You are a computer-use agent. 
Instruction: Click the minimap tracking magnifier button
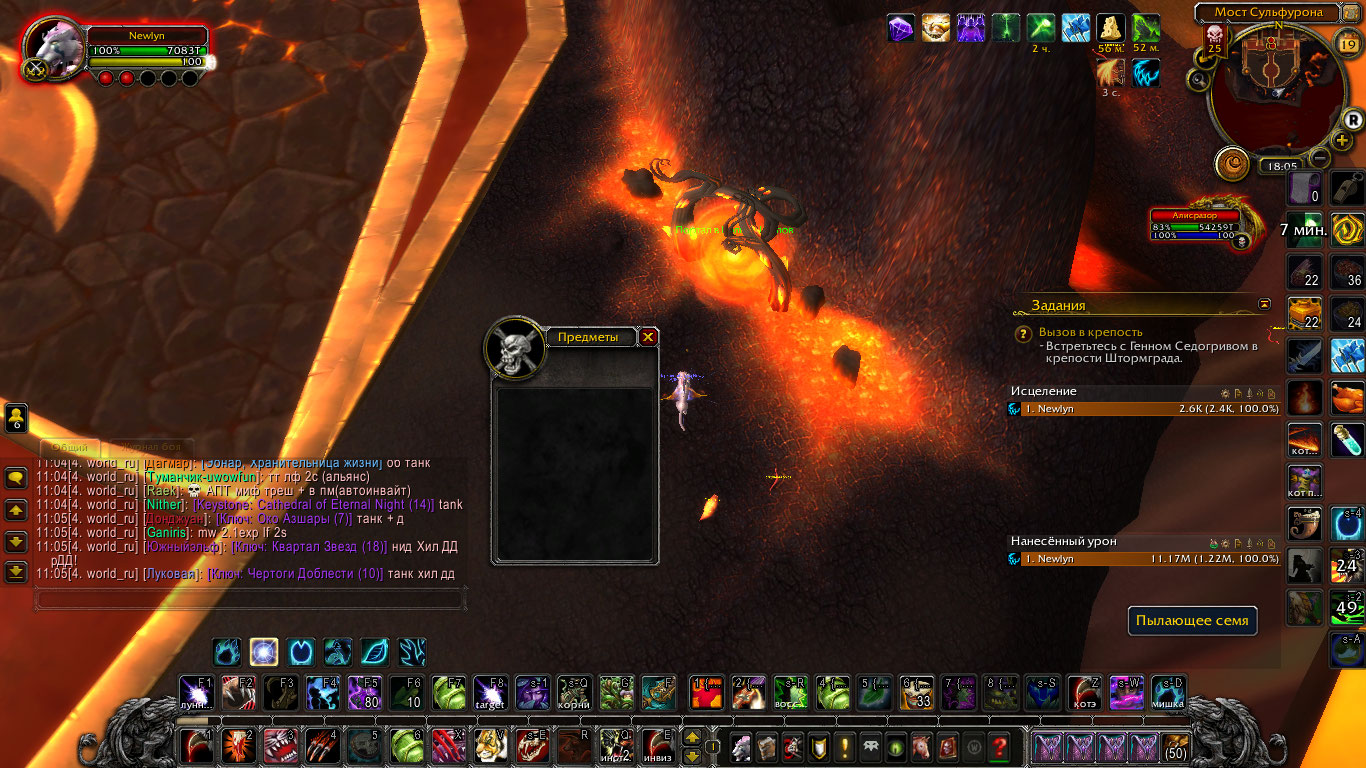1197,79
